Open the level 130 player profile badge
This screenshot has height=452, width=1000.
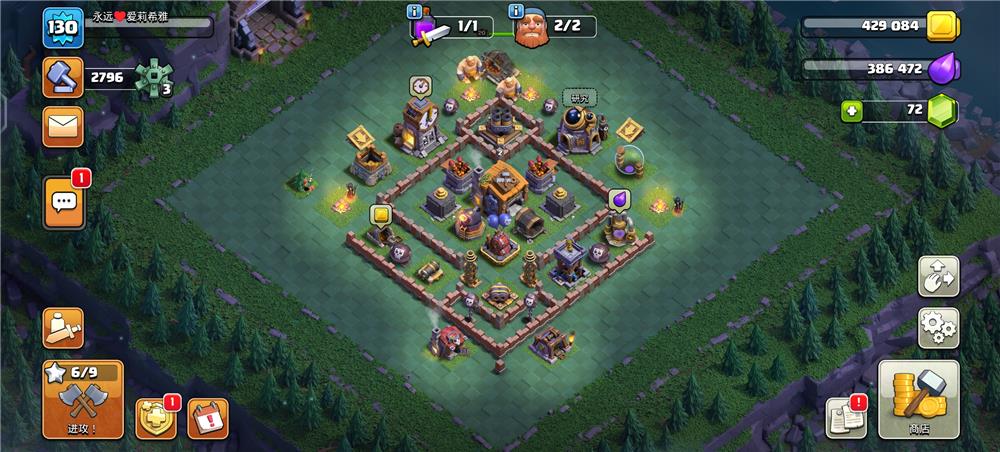[x=60, y=27]
